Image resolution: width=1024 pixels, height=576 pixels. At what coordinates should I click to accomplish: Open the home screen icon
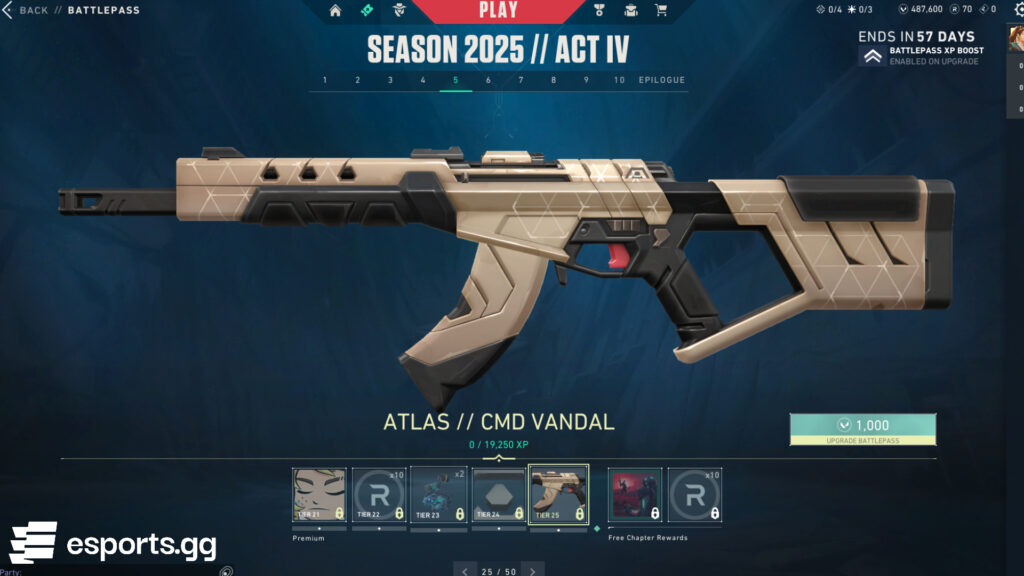[x=335, y=11]
